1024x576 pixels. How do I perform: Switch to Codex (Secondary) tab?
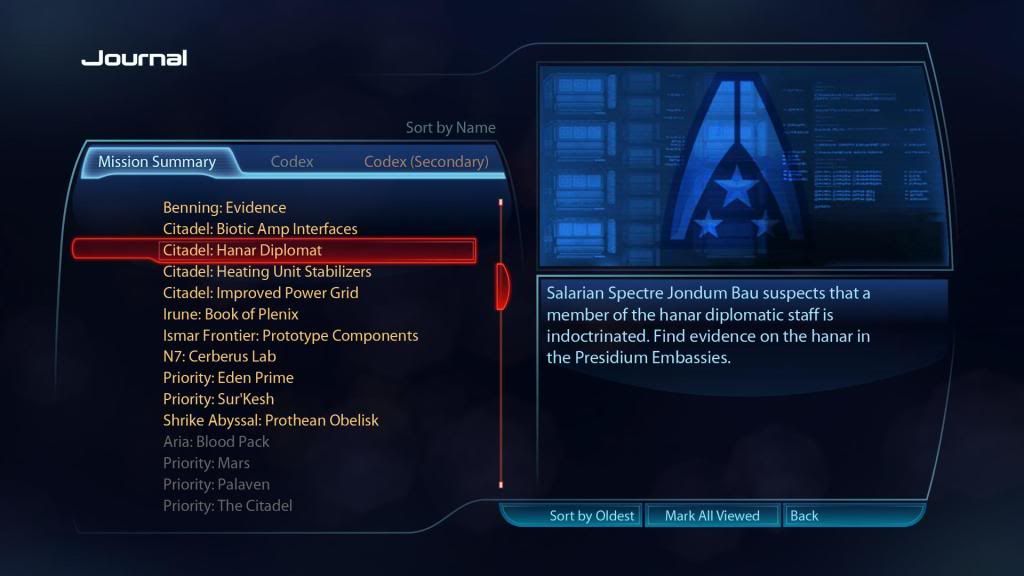426,162
